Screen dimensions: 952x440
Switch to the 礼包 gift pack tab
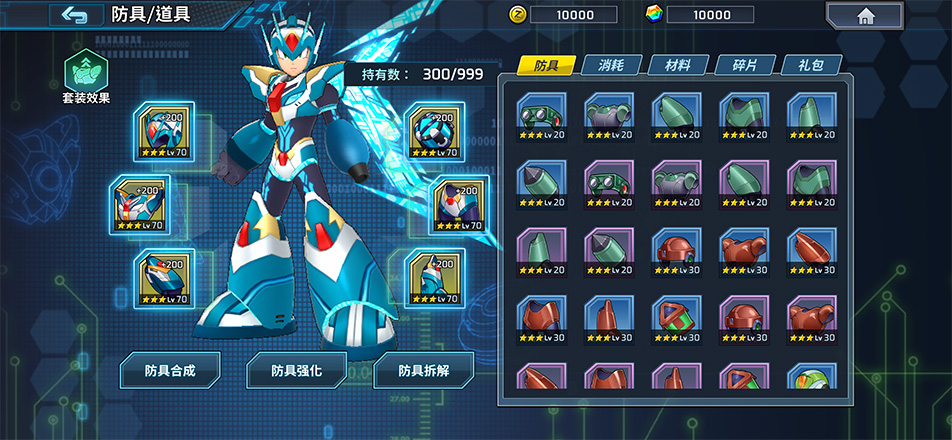click(811, 66)
